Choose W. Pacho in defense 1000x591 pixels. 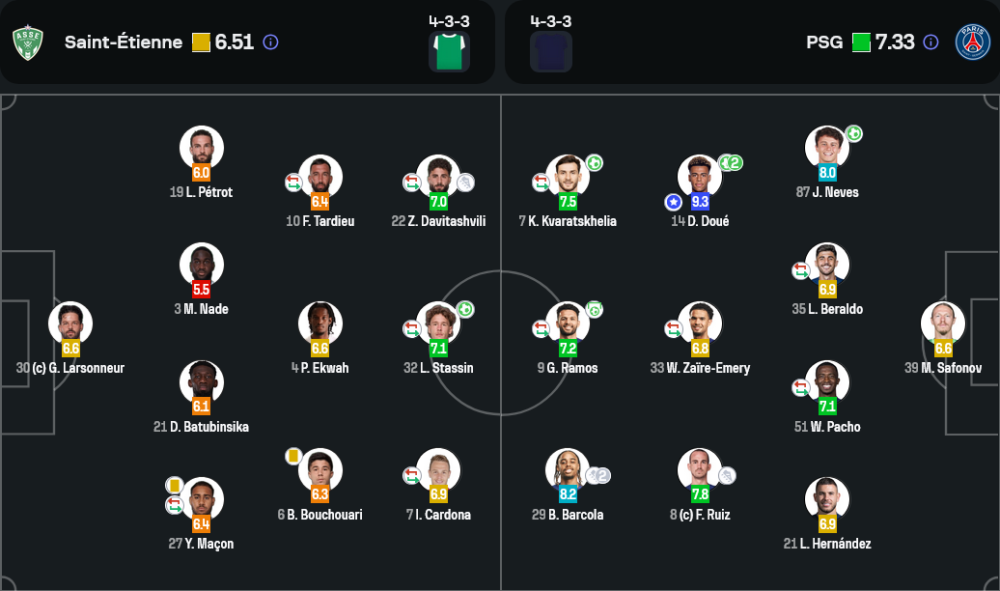click(827, 382)
